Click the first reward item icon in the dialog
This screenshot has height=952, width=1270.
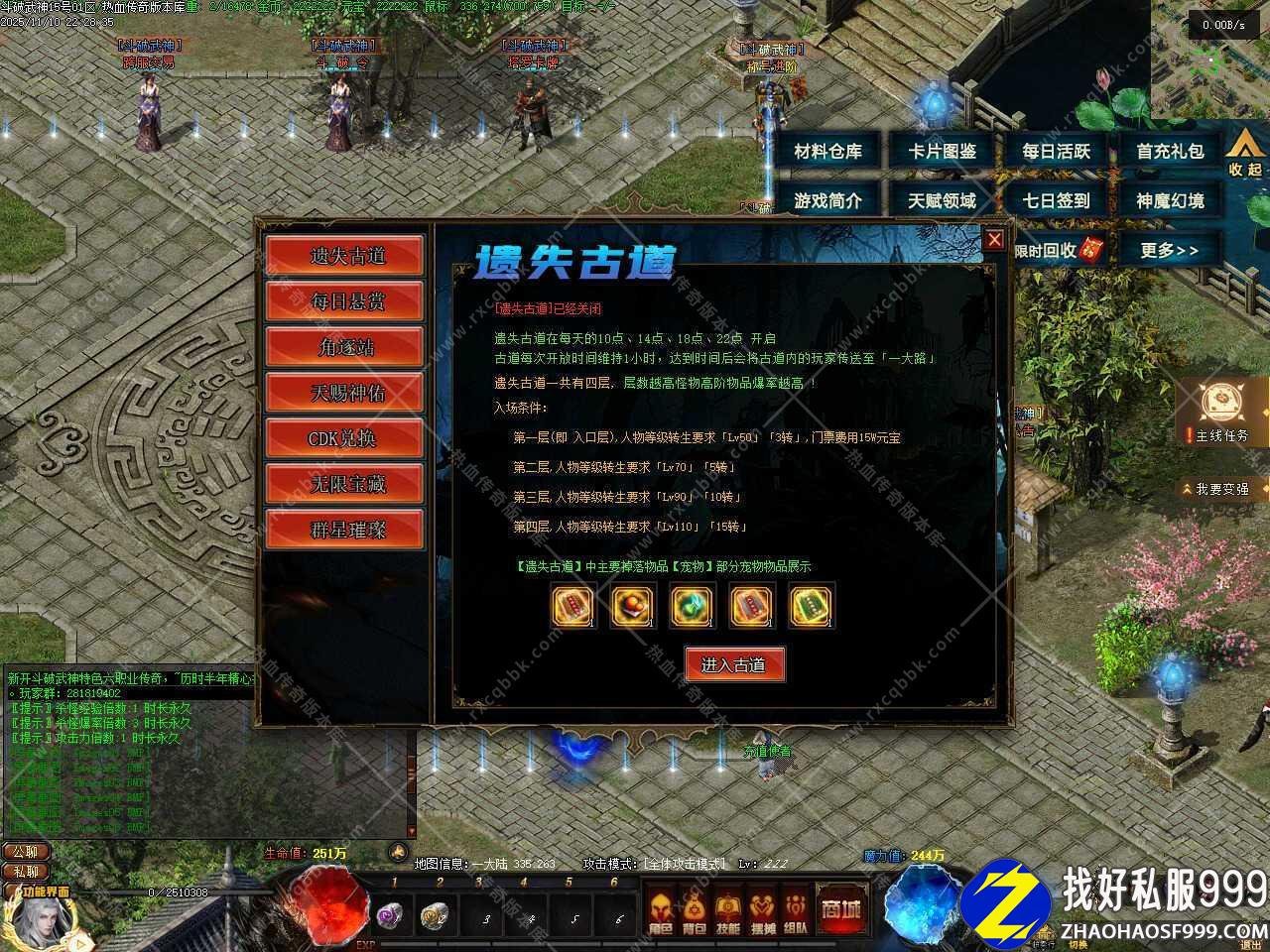(571, 606)
